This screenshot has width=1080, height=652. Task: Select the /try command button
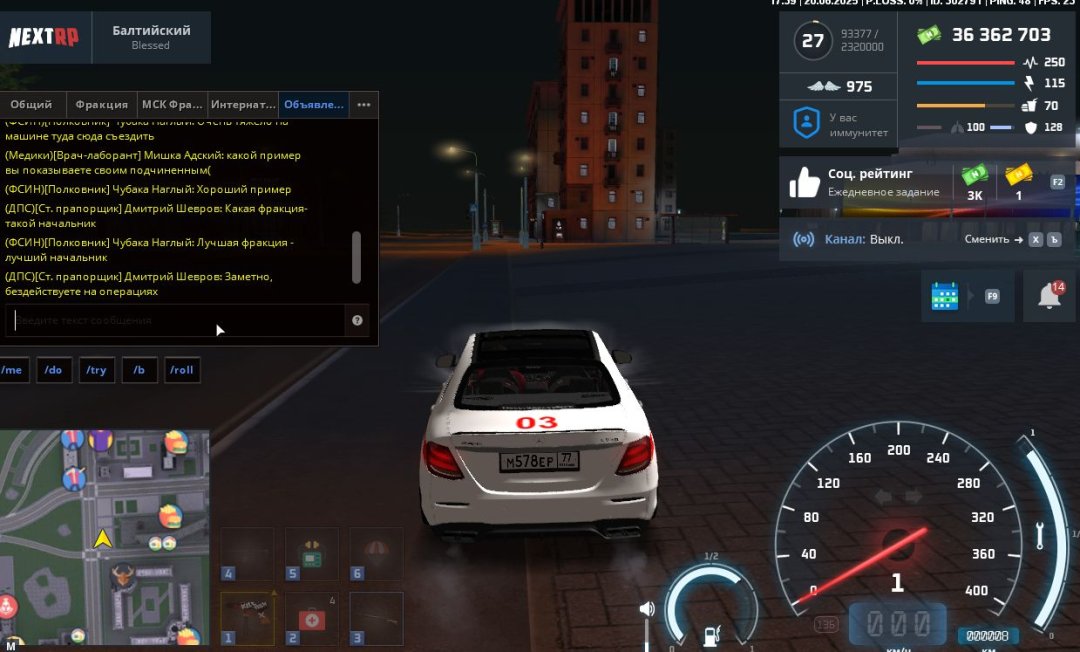[x=96, y=370]
